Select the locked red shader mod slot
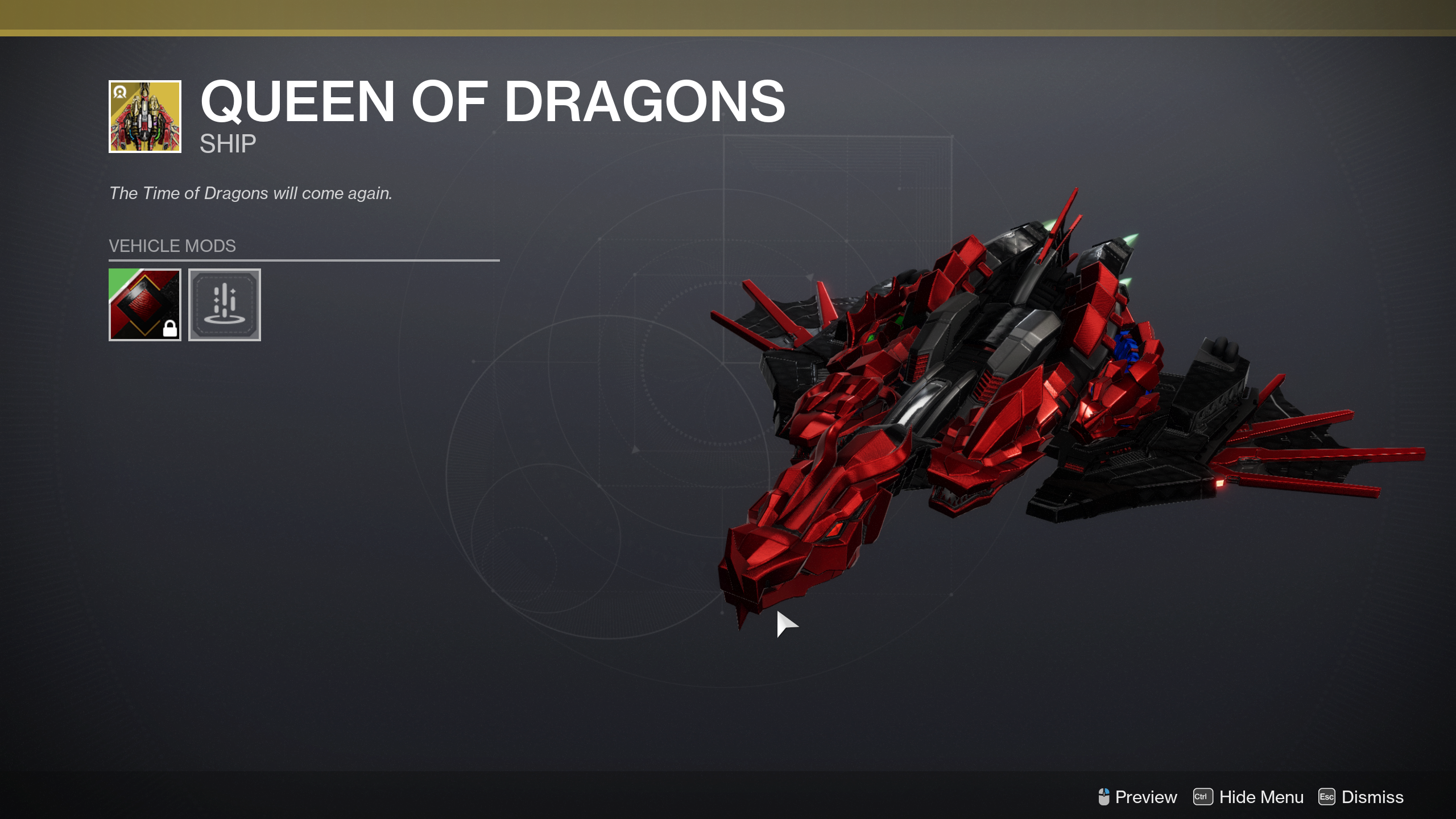The height and width of the screenshot is (819, 1456). [x=144, y=305]
